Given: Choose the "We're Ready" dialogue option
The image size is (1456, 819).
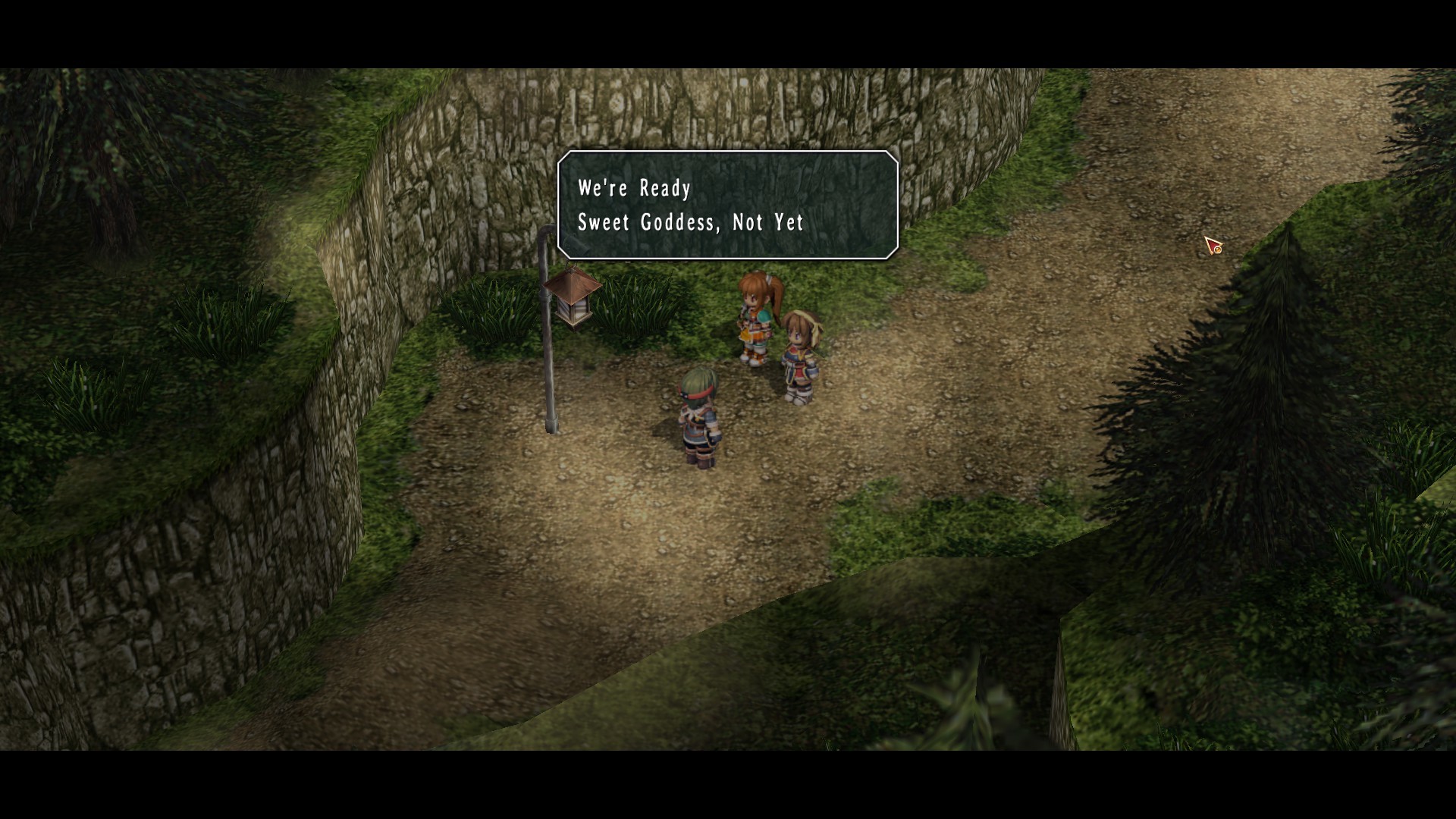Looking at the screenshot, I should [635, 188].
